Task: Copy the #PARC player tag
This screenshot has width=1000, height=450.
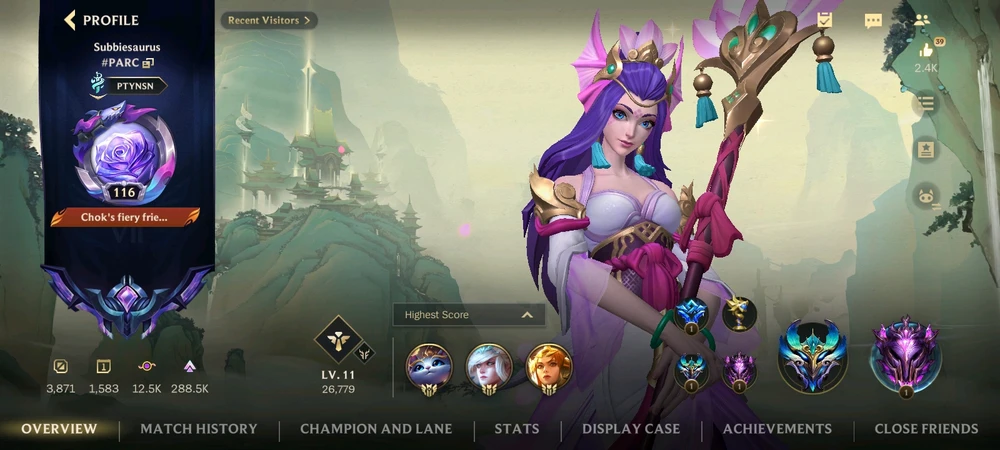Action: 148,63
